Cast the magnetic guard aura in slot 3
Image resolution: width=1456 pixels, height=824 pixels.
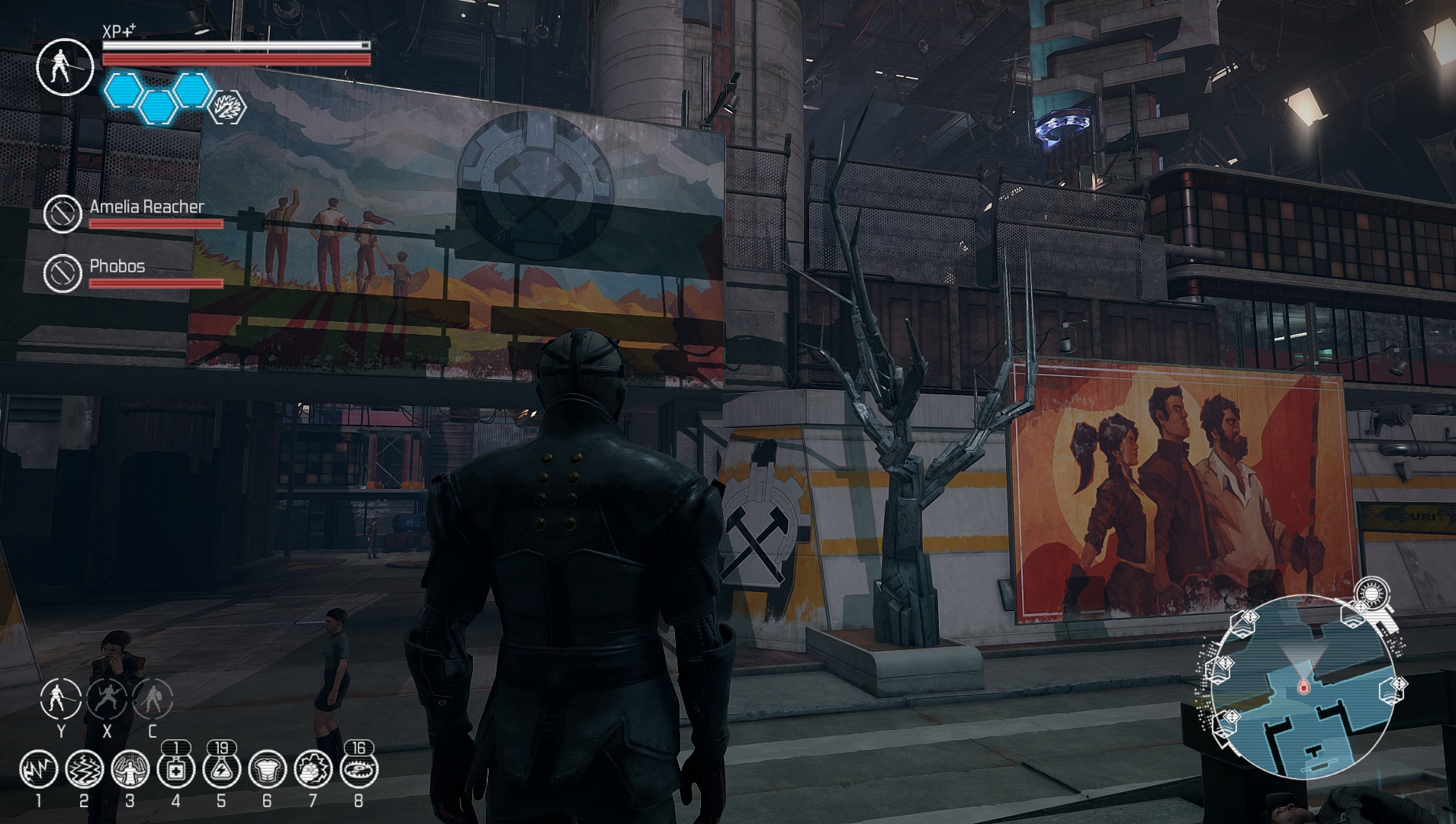(x=130, y=770)
